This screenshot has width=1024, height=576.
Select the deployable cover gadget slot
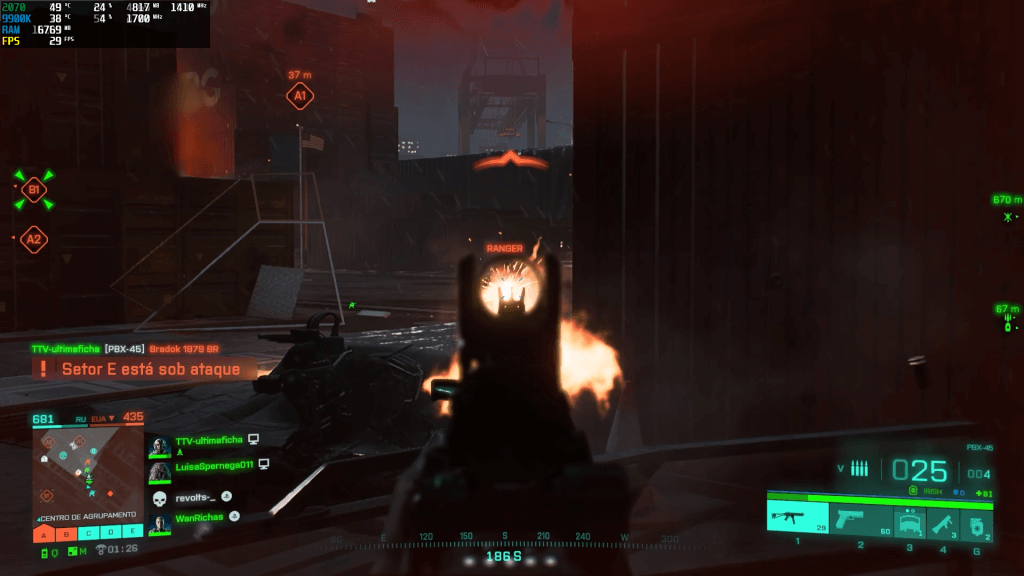tap(909, 520)
